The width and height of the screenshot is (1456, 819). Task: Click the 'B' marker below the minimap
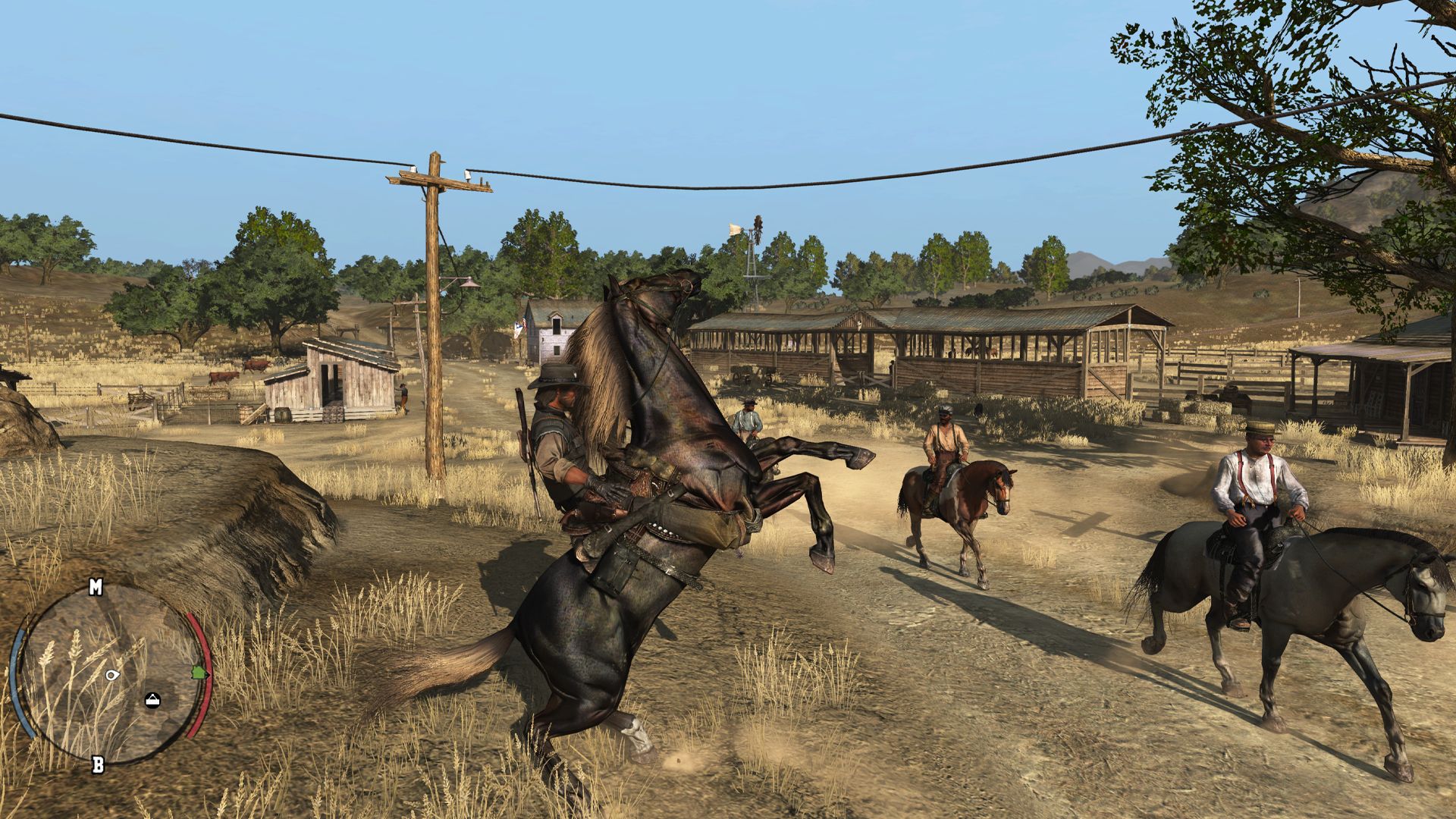click(99, 763)
